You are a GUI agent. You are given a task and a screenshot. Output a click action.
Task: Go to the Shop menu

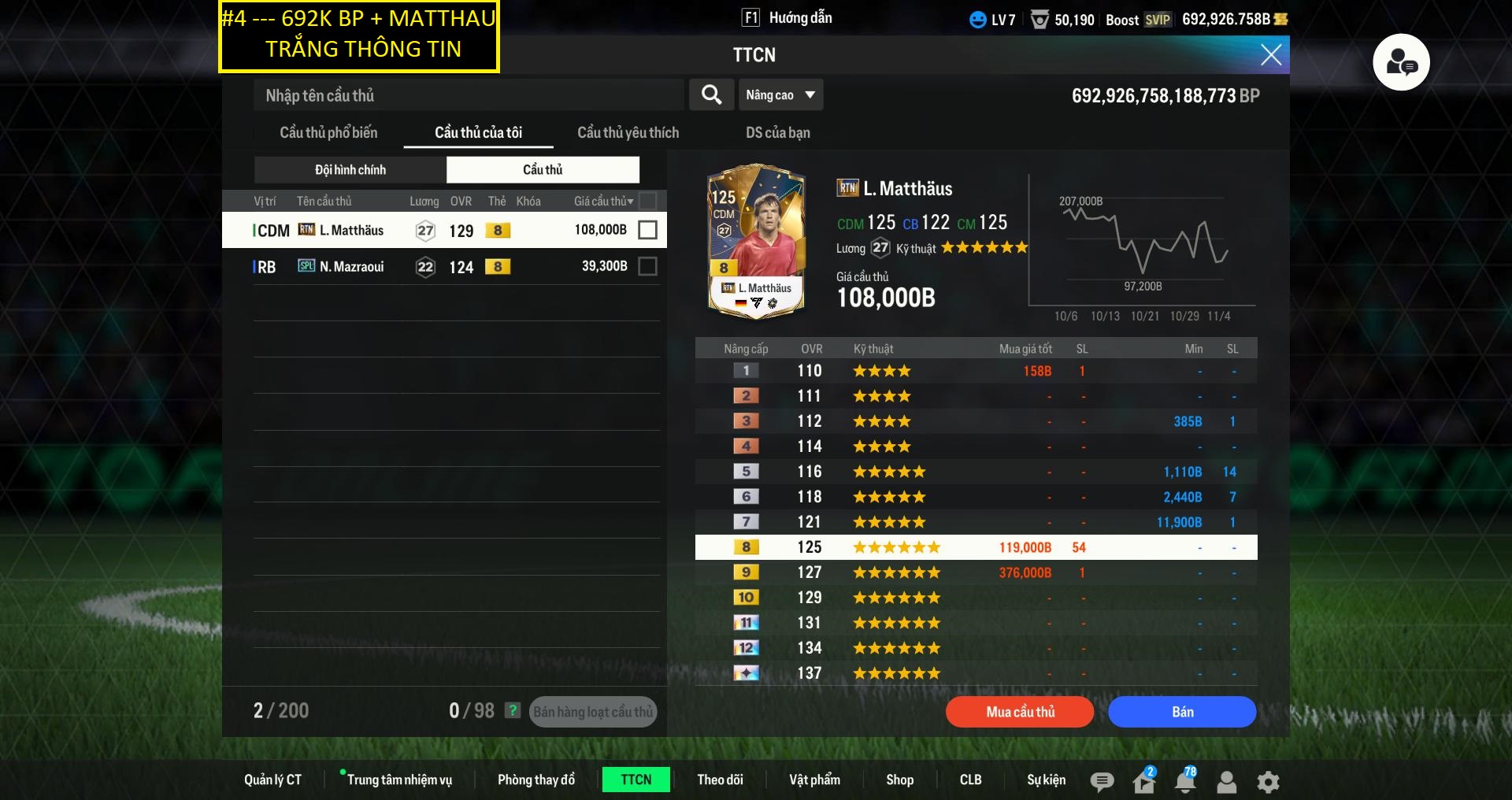(899, 780)
